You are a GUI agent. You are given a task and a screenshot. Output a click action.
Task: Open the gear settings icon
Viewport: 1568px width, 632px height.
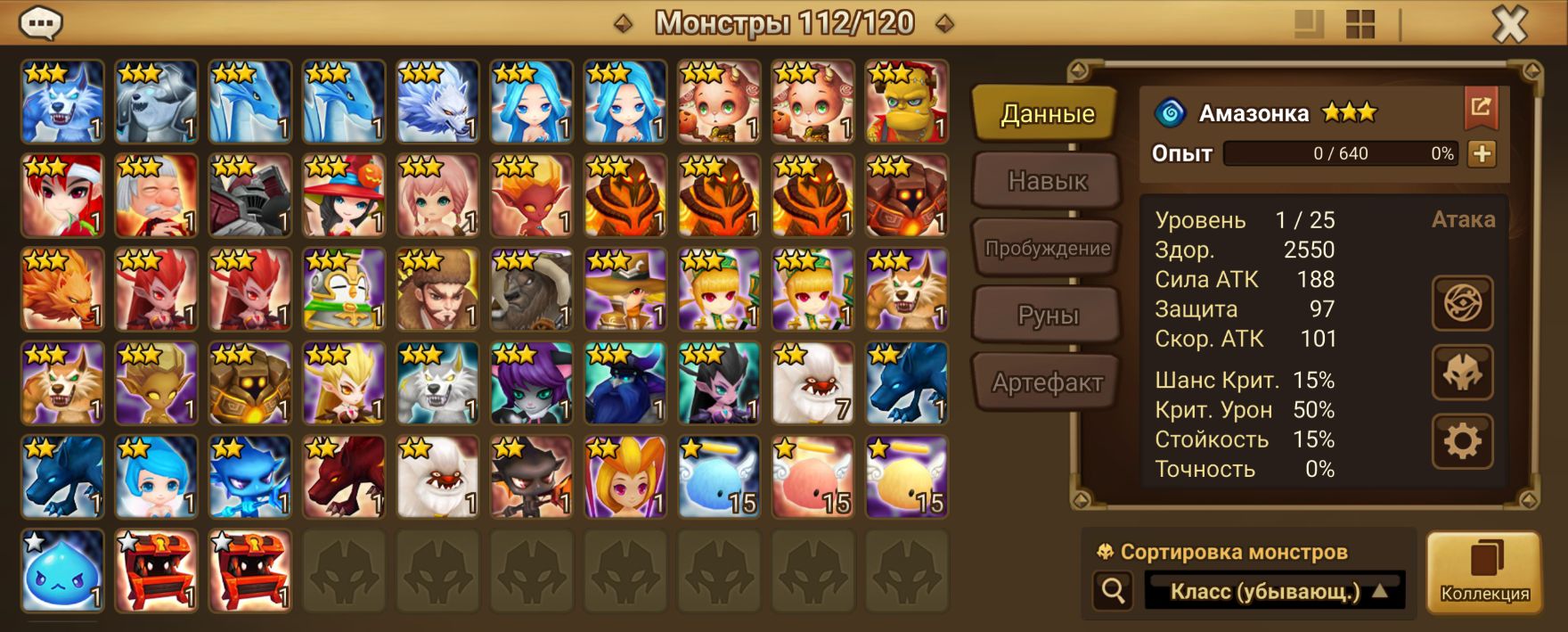pyautogui.click(x=1462, y=441)
